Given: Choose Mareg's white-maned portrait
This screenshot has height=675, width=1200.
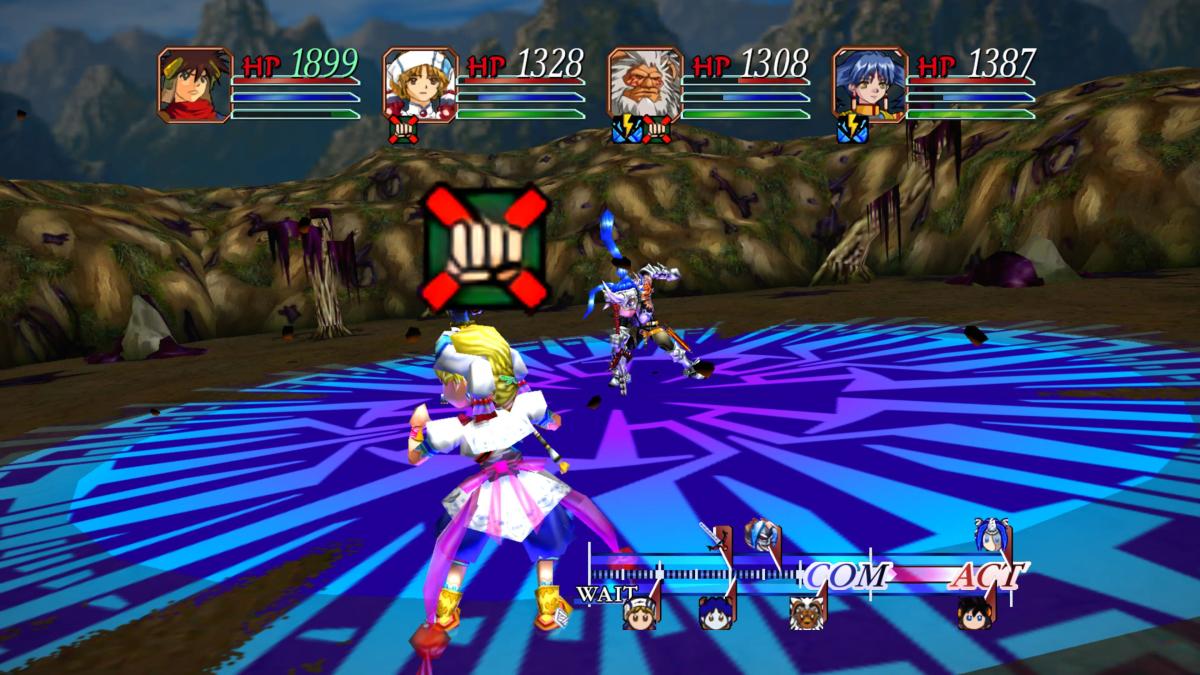Looking at the screenshot, I should click(x=645, y=85).
